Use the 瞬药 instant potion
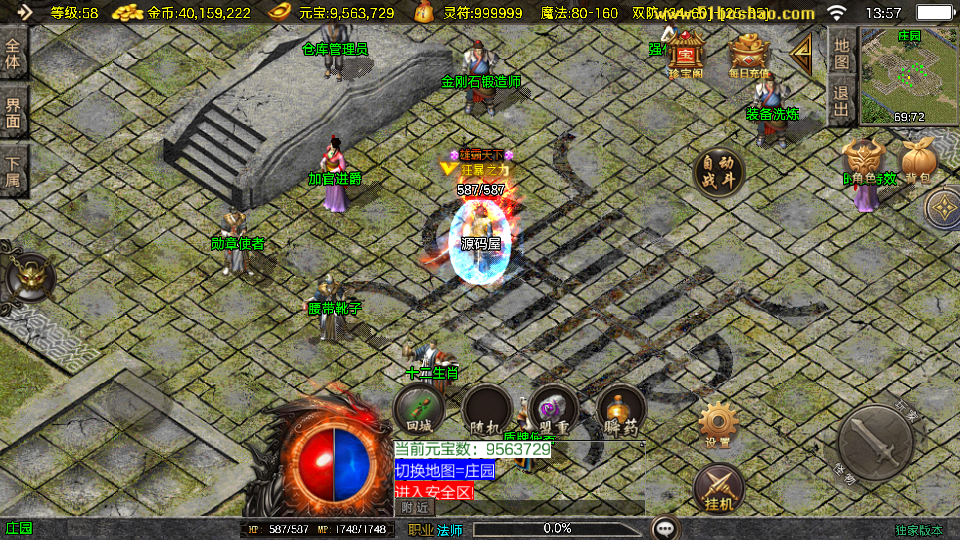 pyautogui.click(x=621, y=410)
